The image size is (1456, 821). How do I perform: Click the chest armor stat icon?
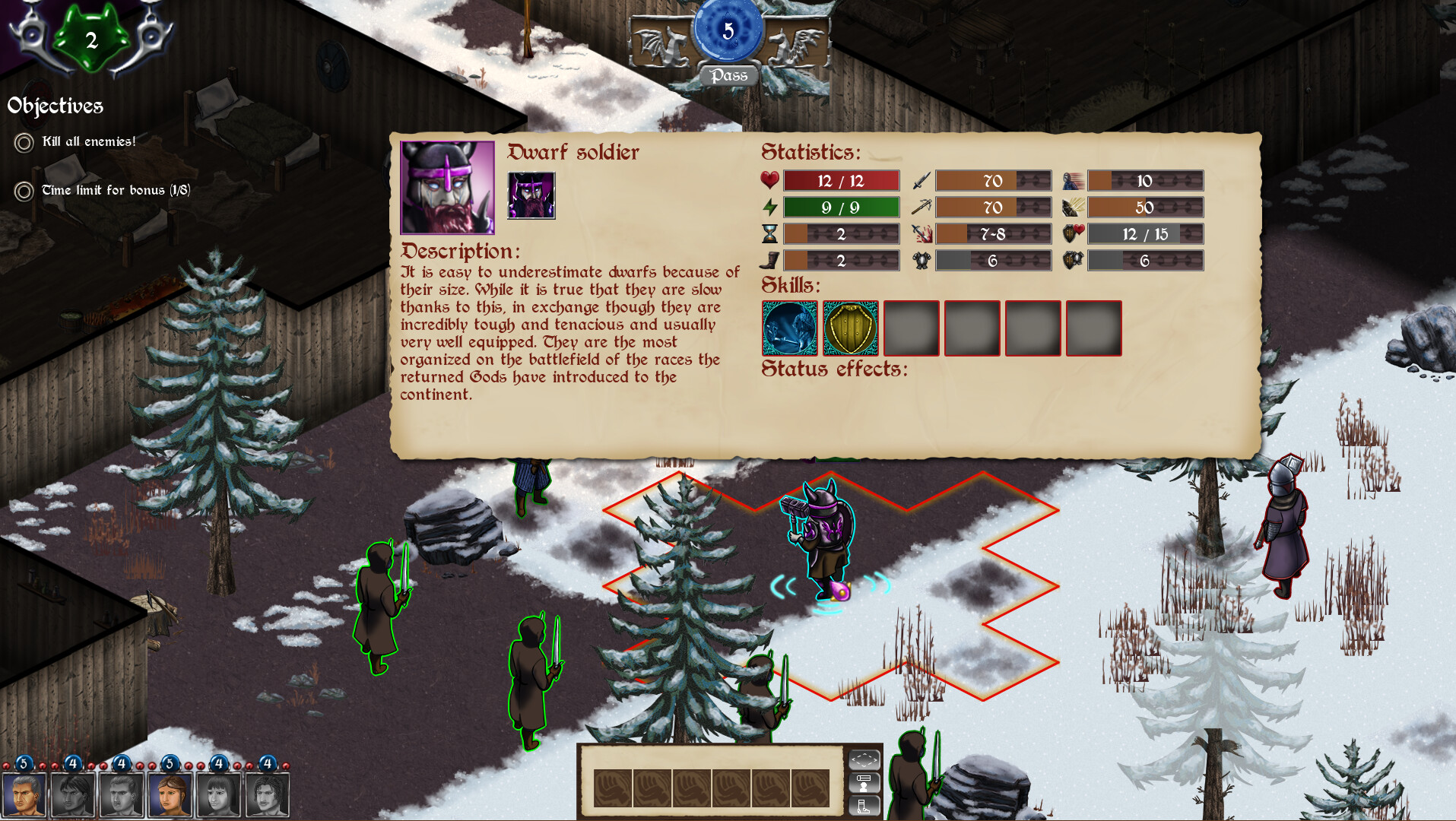[921, 260]
